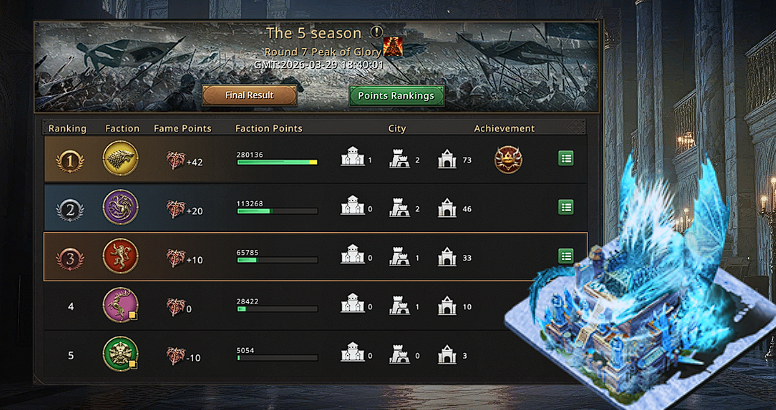The width and height of the screenshot is (776, 410).
Task: Show the Points Rankings
Action: click(397, 96)
